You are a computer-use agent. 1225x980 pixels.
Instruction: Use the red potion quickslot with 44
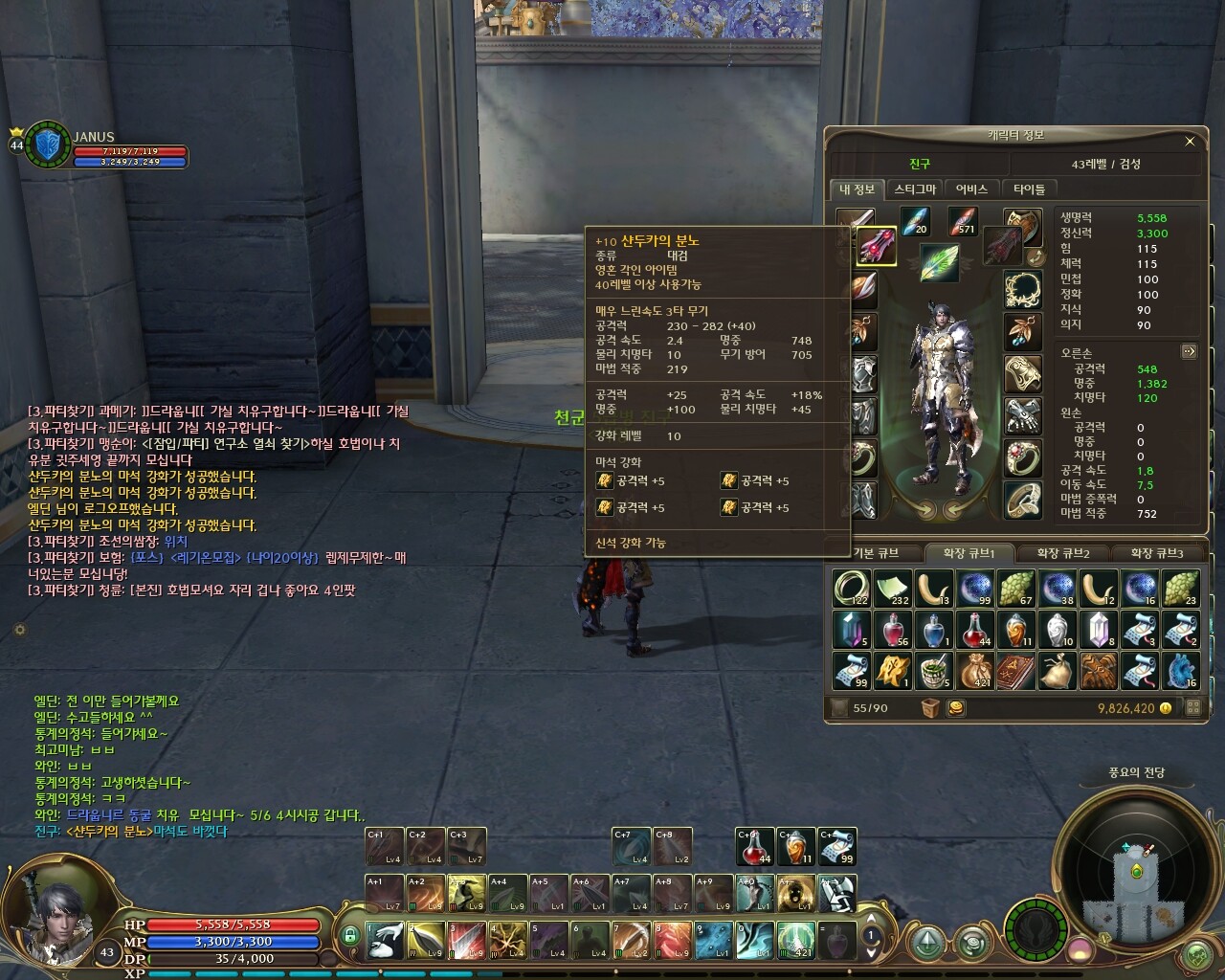pos(754,847)
